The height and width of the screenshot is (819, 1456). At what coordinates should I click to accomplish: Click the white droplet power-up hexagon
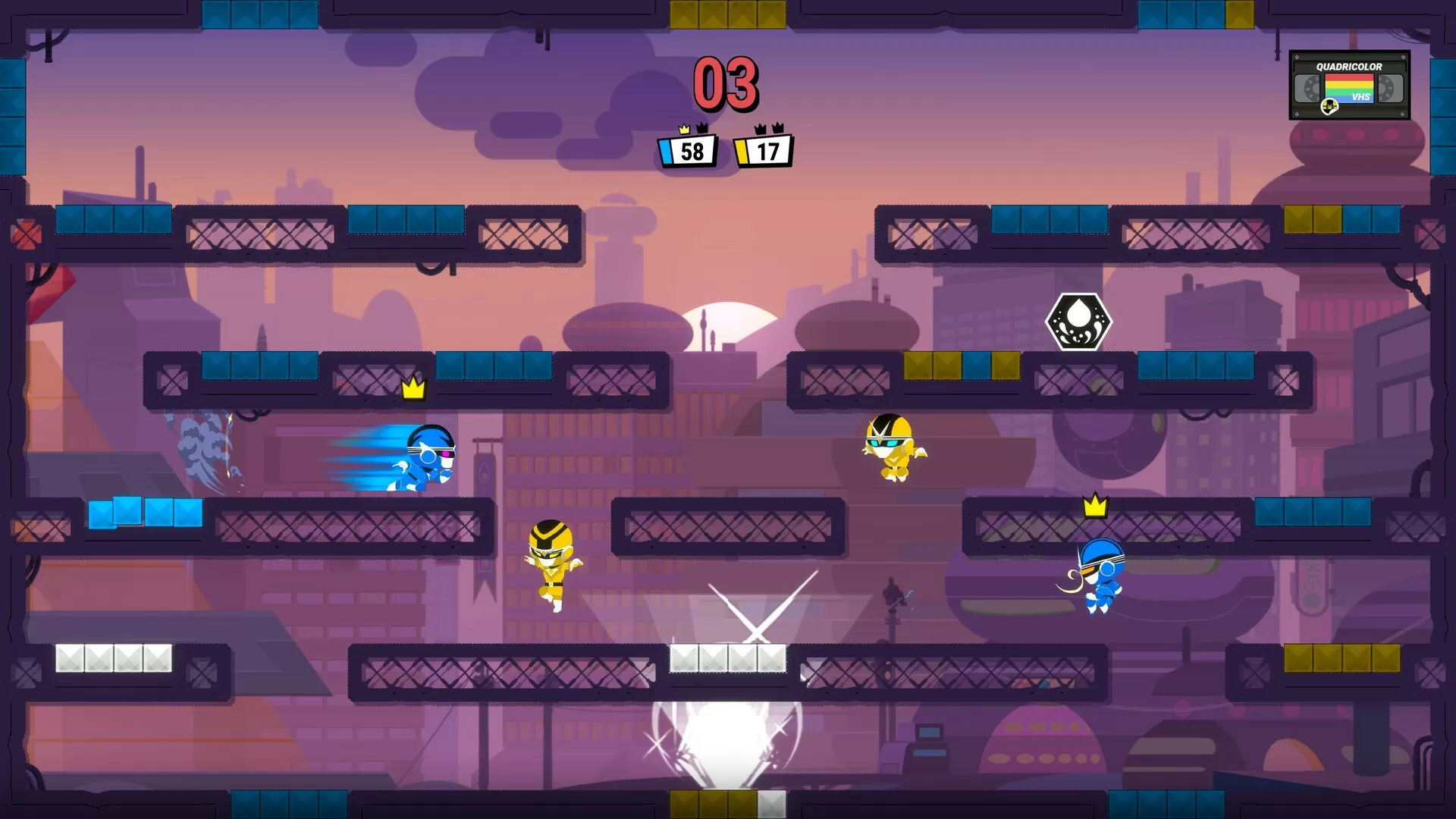1078,321
